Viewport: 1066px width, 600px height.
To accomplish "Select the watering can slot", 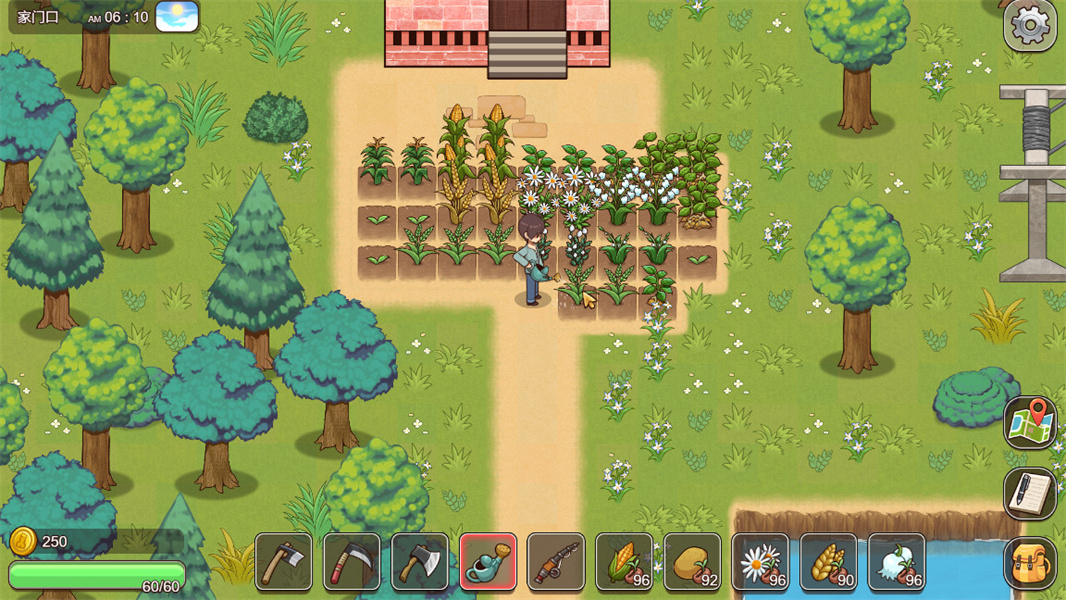I will click(x=488, y=561).
